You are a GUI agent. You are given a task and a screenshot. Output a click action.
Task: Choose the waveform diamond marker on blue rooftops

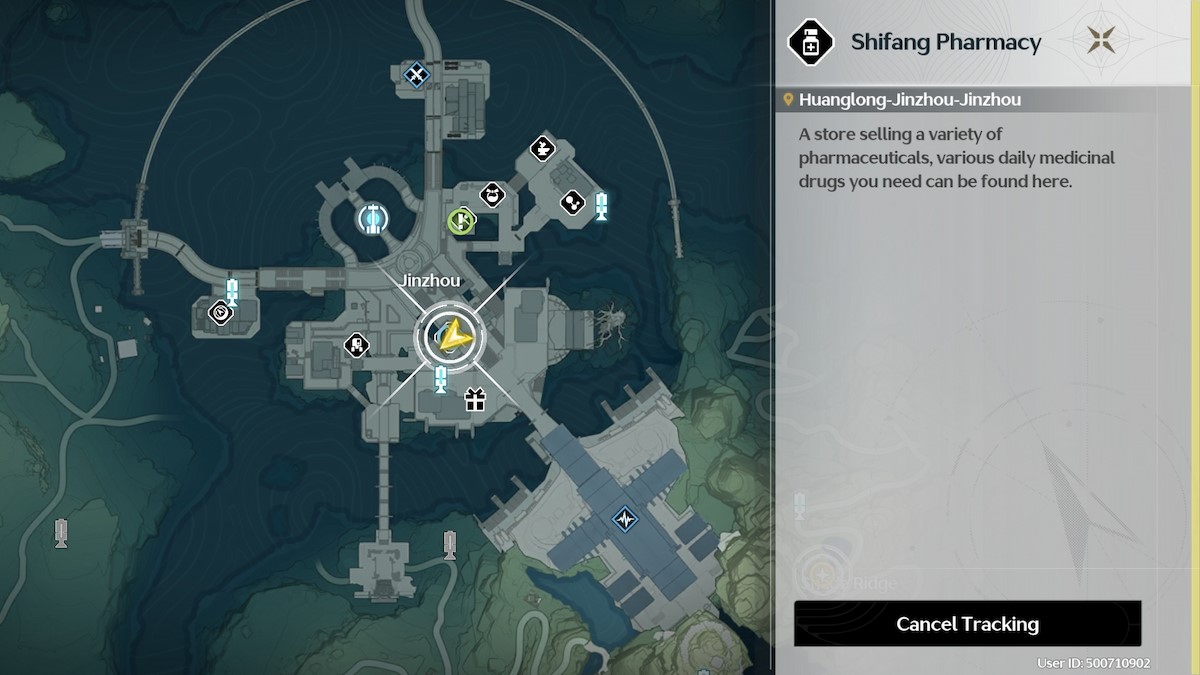coord(626,520)
